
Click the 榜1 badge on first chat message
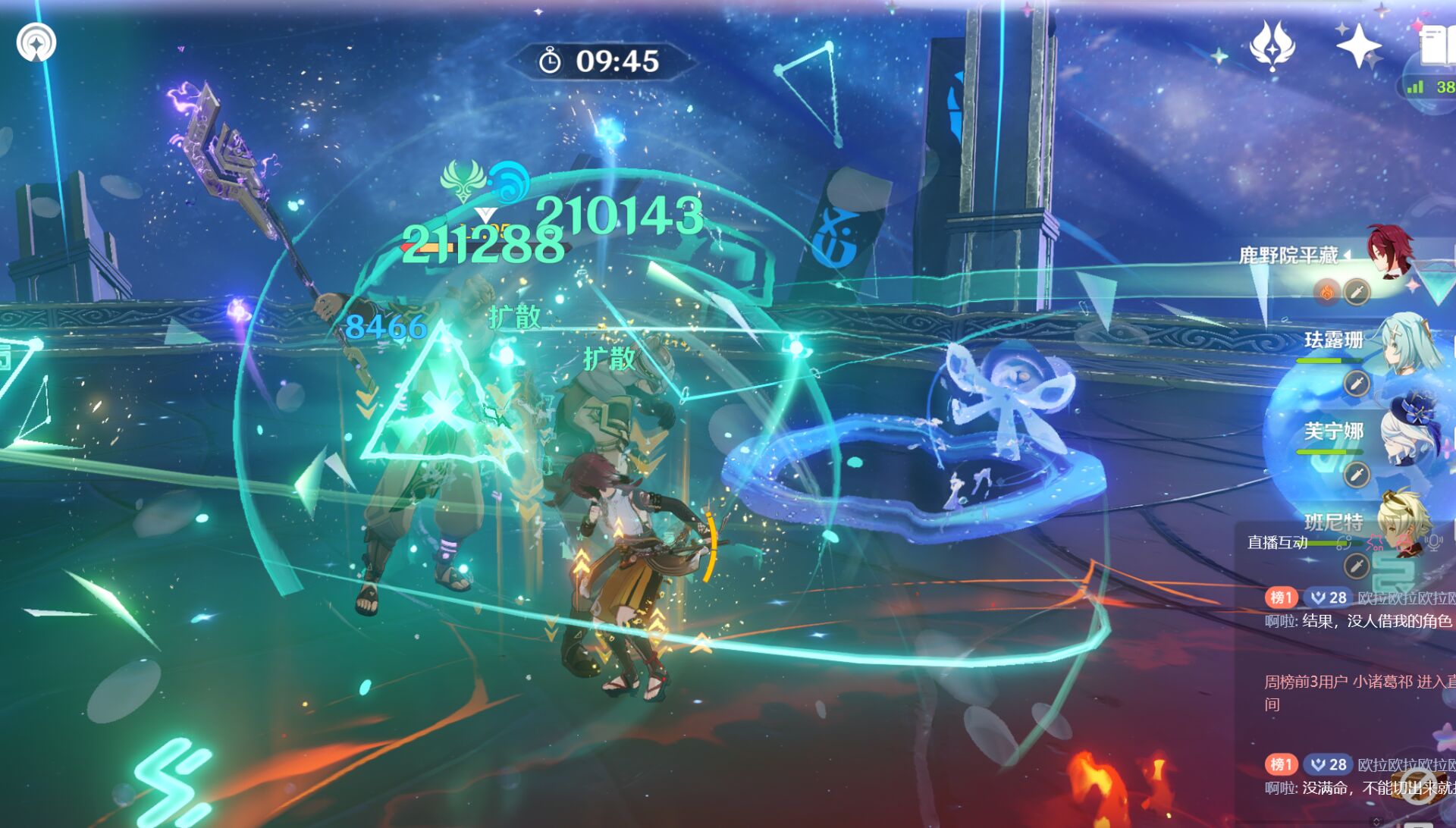click(x=1281, y=597)
